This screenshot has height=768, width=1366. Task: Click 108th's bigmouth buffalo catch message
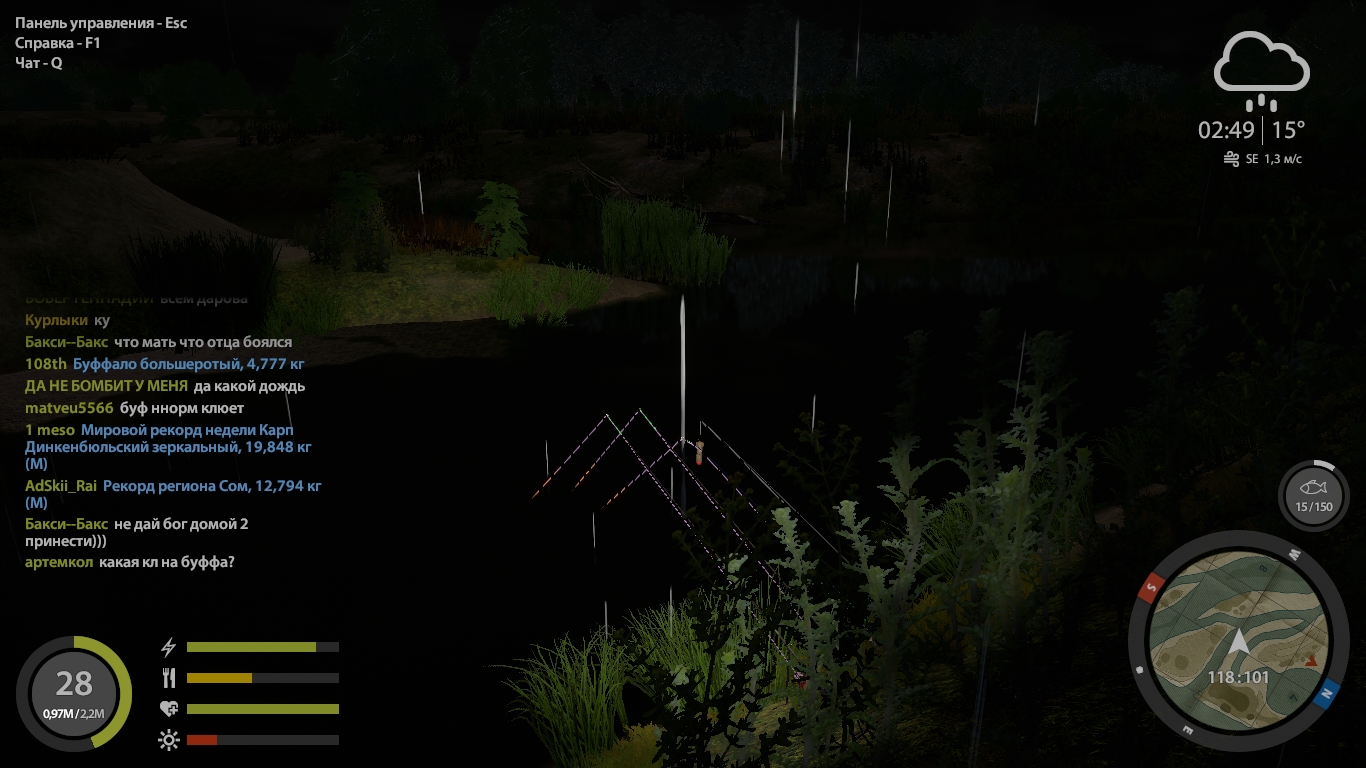tap(188, 364)
